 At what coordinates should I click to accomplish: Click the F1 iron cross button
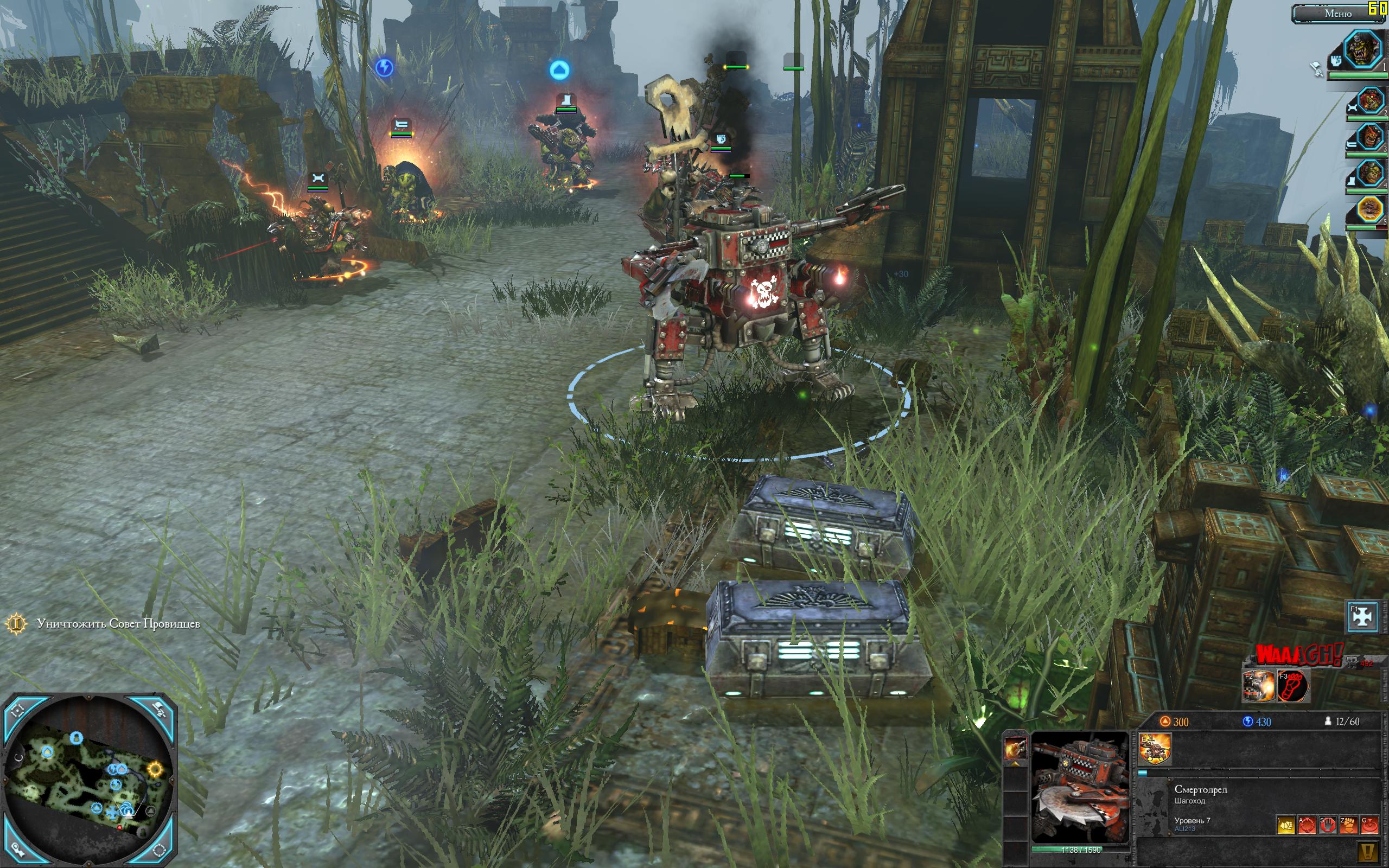pyautogui.click(x=1361, y=616)
